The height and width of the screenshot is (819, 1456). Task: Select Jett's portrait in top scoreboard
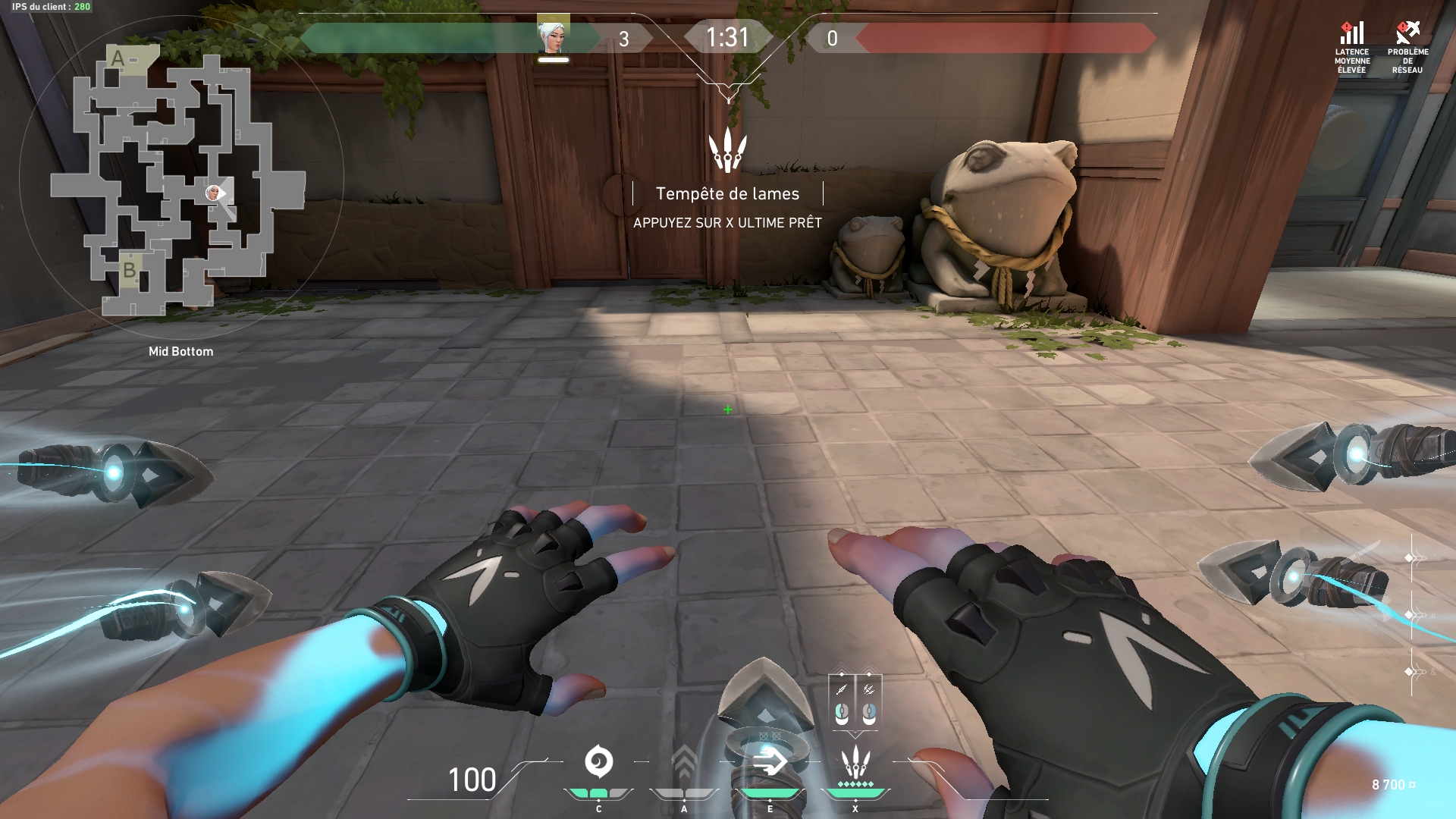(x=553, y=36)
